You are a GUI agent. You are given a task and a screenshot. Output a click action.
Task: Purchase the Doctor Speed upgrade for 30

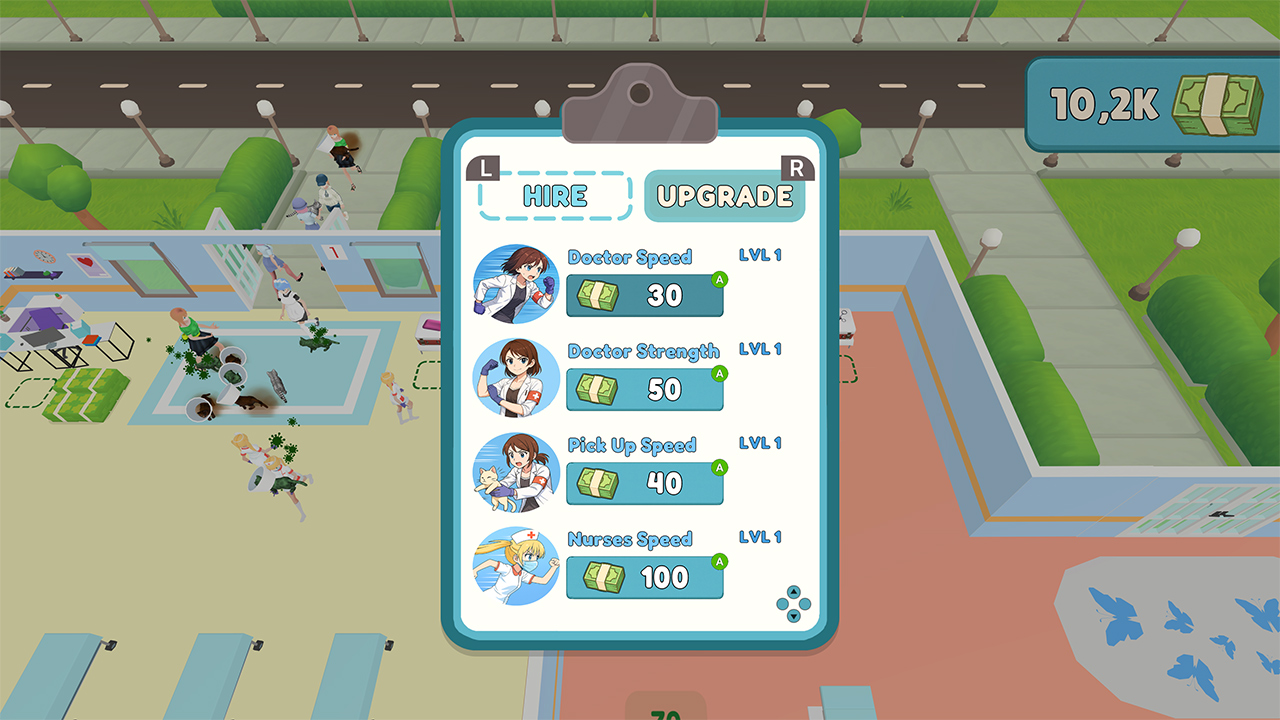(x=645, y=296)
